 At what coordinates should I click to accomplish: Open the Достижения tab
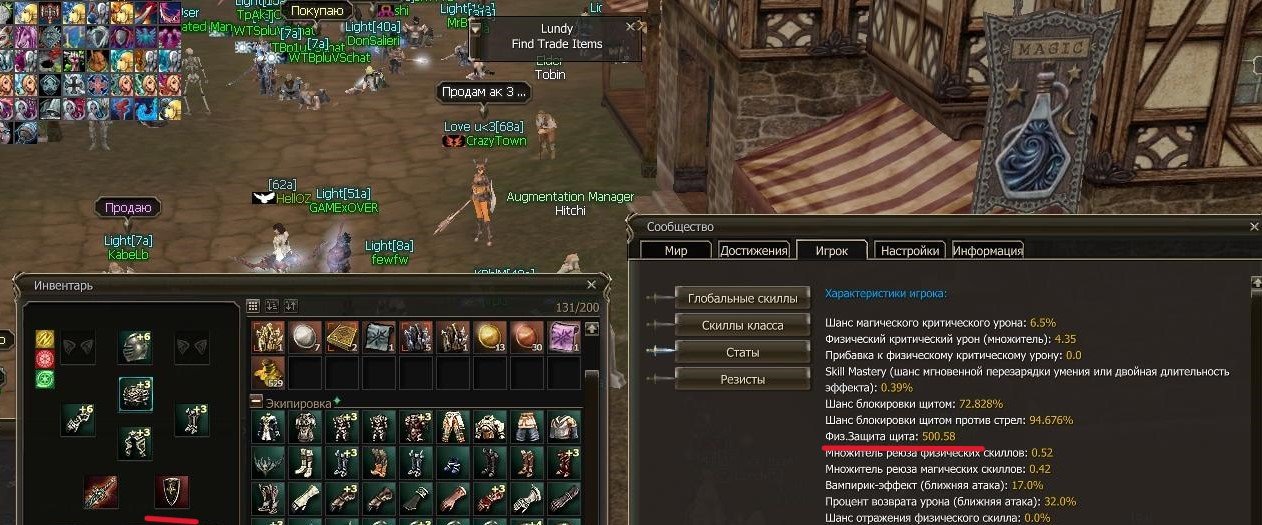tap(754, 251)
